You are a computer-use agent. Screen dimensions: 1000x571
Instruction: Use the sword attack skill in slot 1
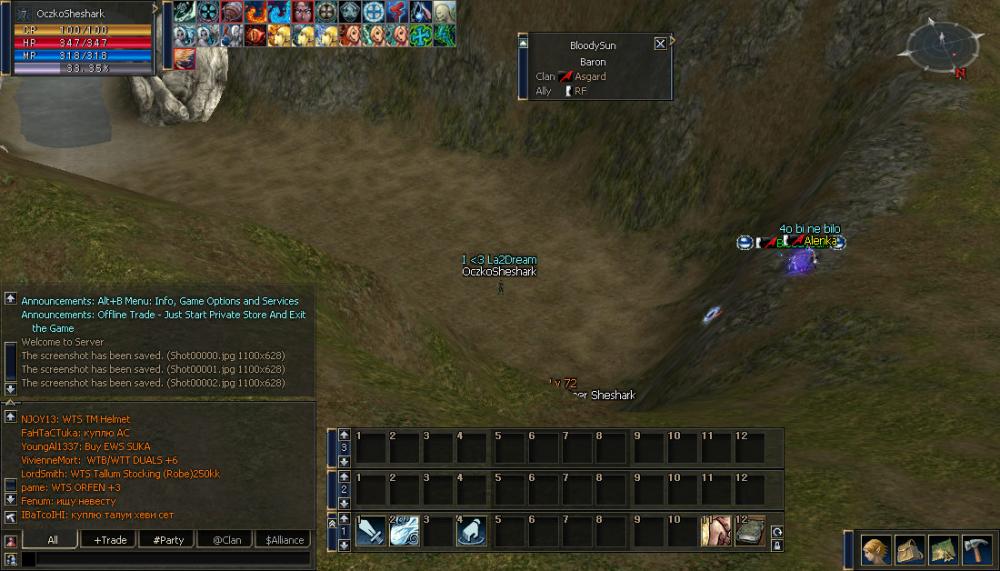tap(370, 531)
